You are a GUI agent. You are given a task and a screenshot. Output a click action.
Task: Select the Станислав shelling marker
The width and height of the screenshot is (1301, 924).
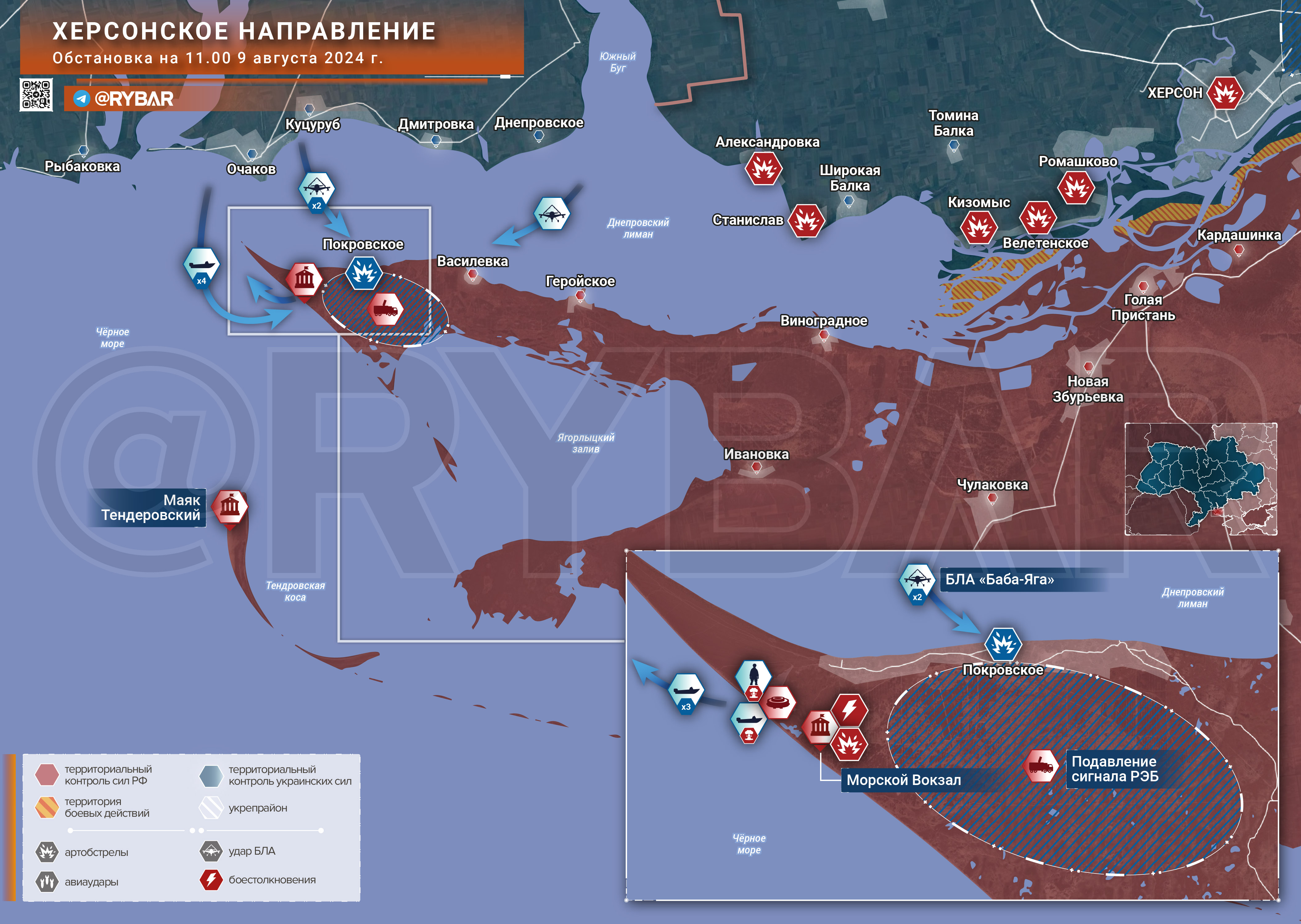click(x=806, y=221)
